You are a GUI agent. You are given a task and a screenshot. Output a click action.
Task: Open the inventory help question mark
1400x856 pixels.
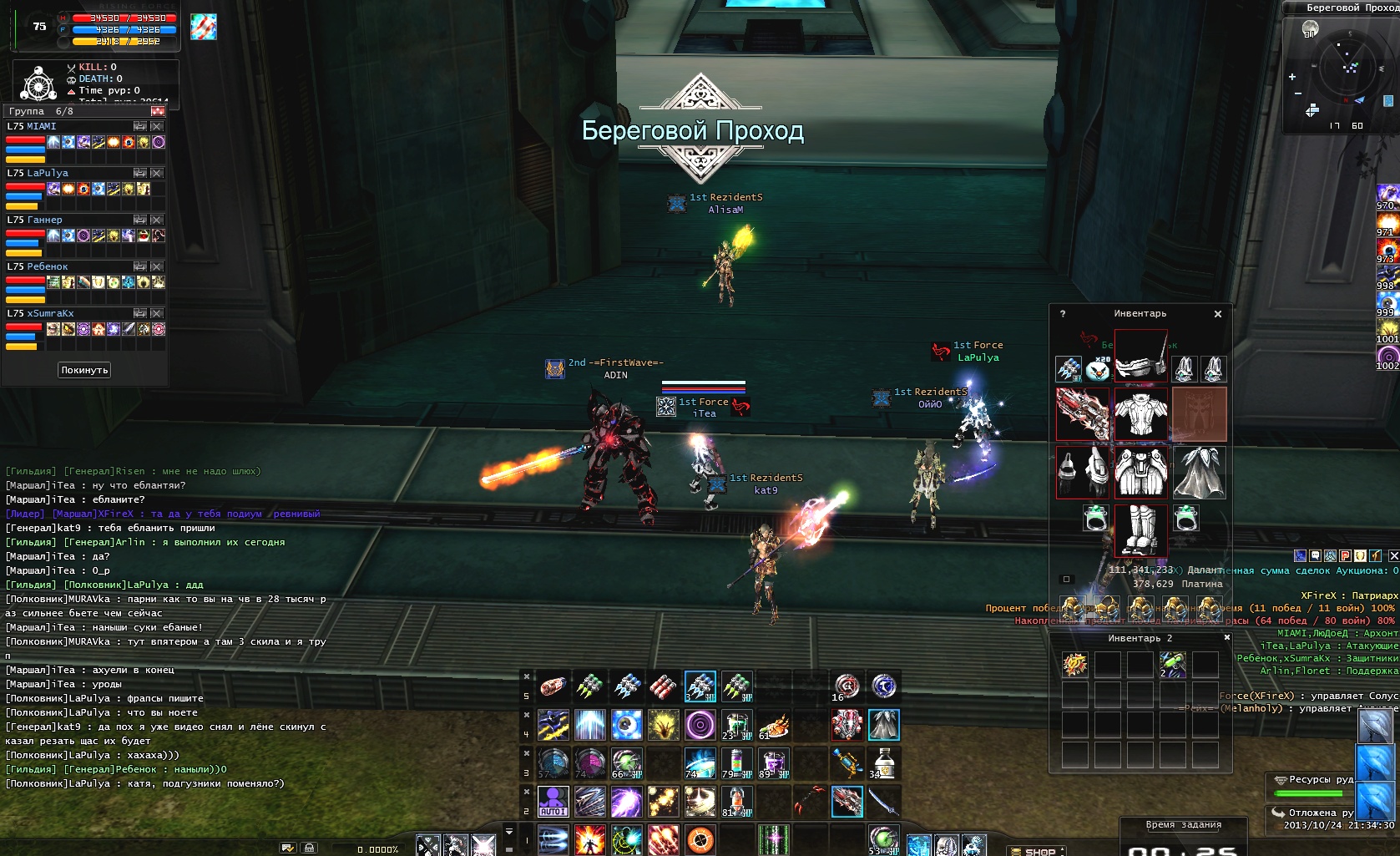(x=1063, y=314)
